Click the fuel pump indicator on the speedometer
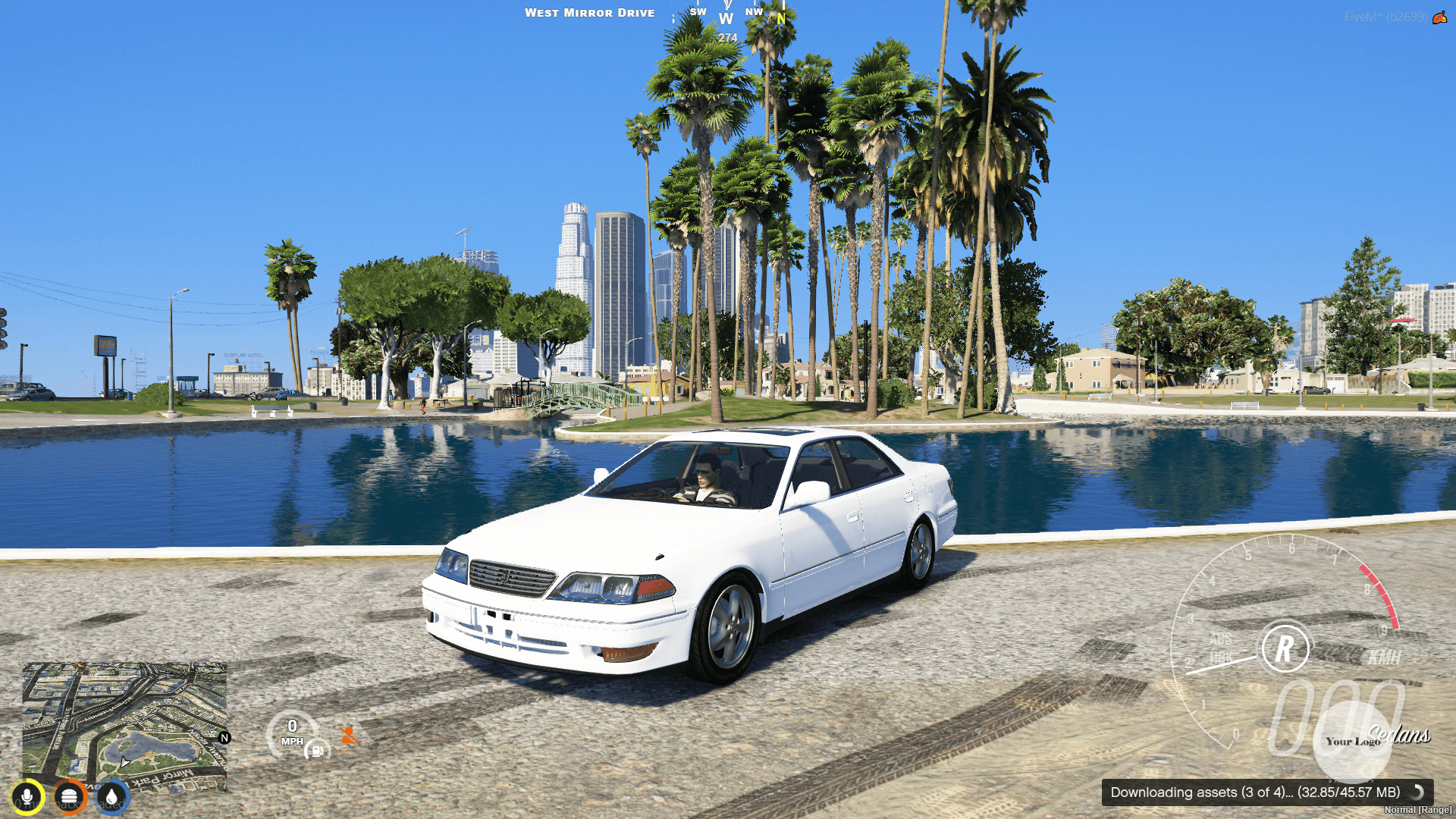Screen dimensions: 1456x819 point(315,752)
